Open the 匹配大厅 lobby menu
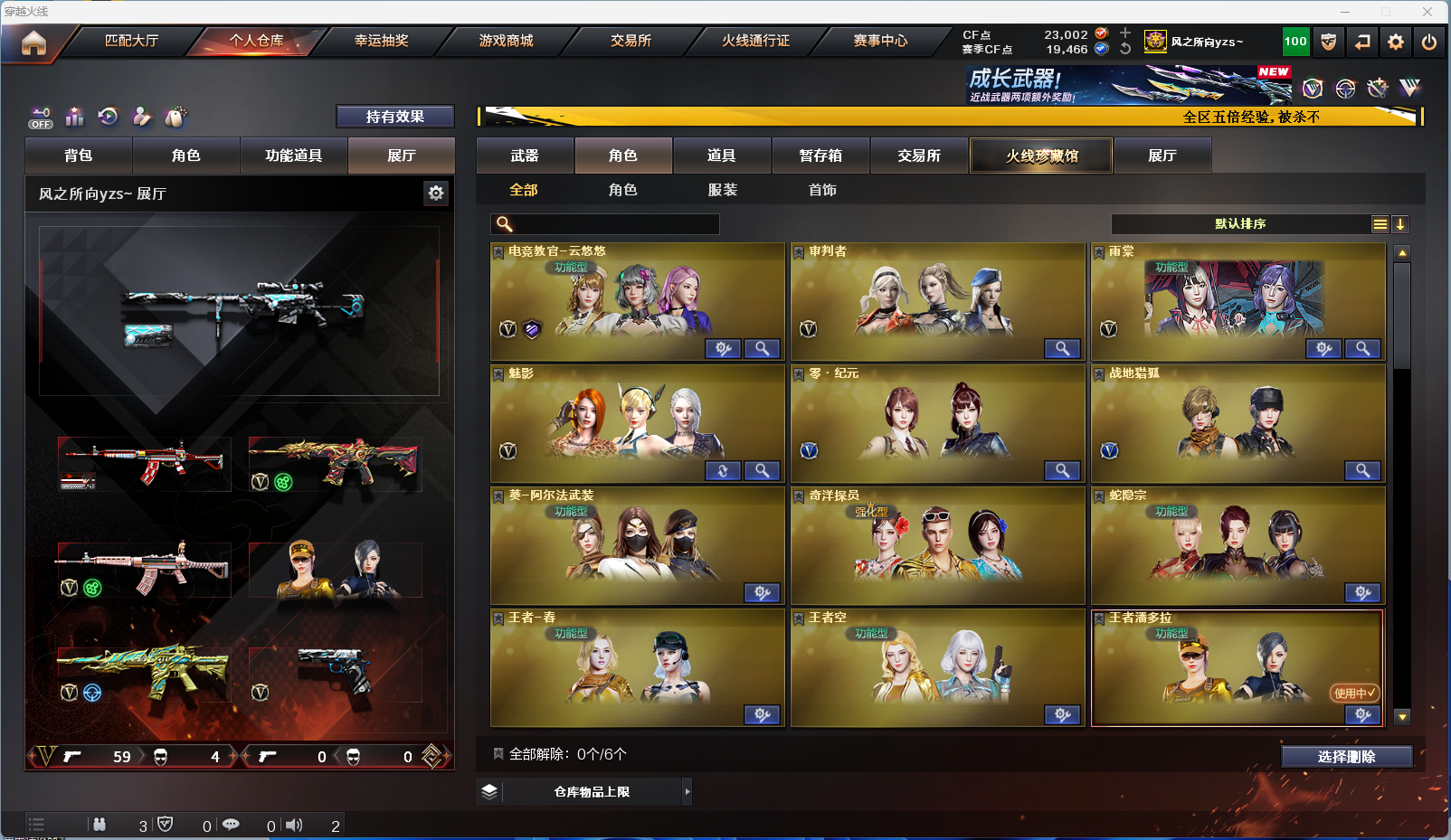This screenshot has height=840, width=1451. pyautogui.click(x=132, y=41)
